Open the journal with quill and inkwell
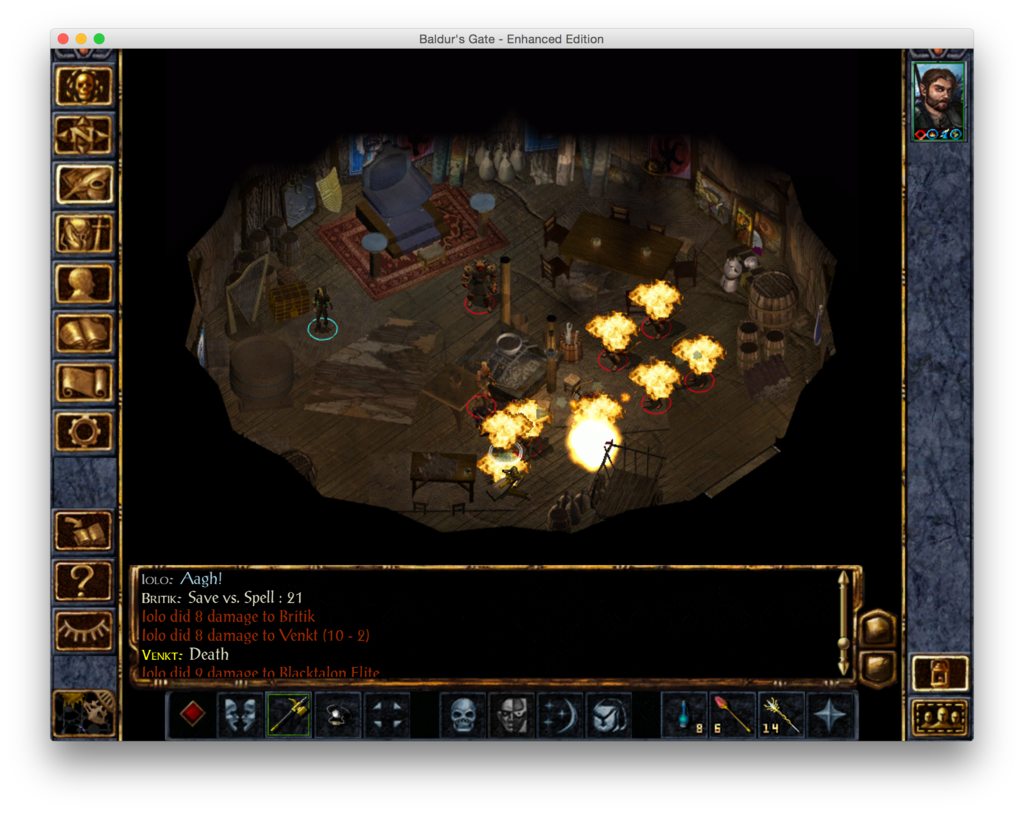The image size is (1024, 813). [x=84, y=184]
